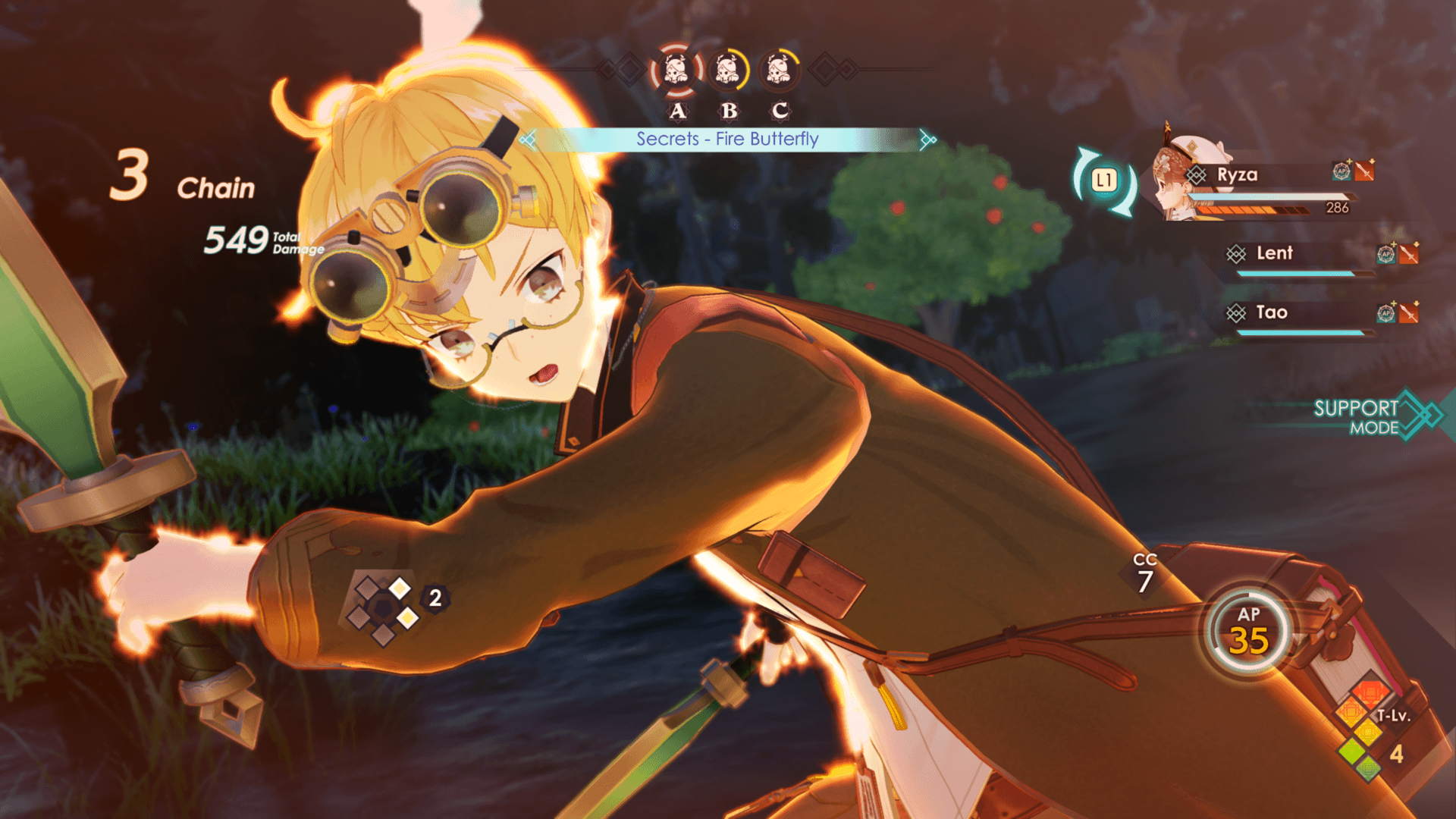Viewport: 1456px width, 819px height.
Task: Target enemy A in the turn indicator
Action: pos(676,71)
